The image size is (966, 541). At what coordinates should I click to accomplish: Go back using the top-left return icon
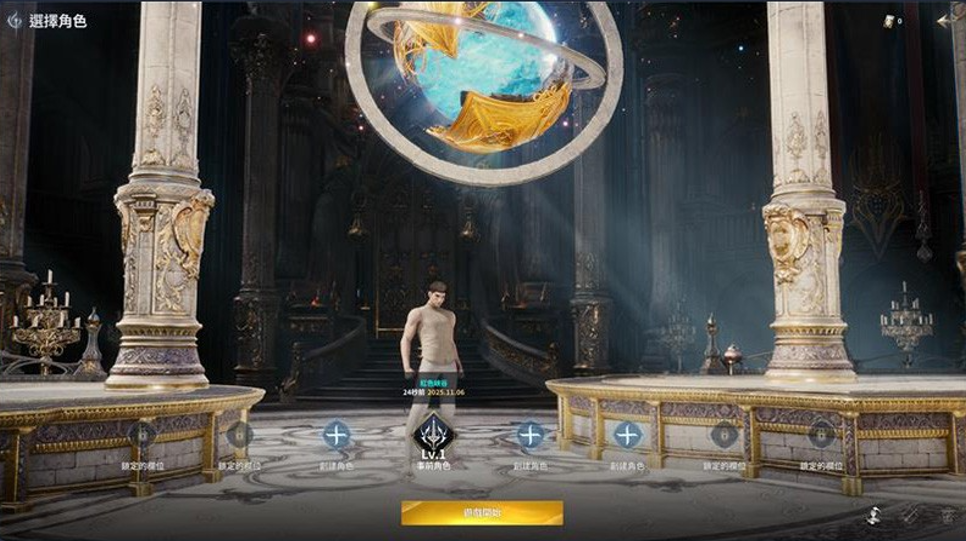coord(14,20)
